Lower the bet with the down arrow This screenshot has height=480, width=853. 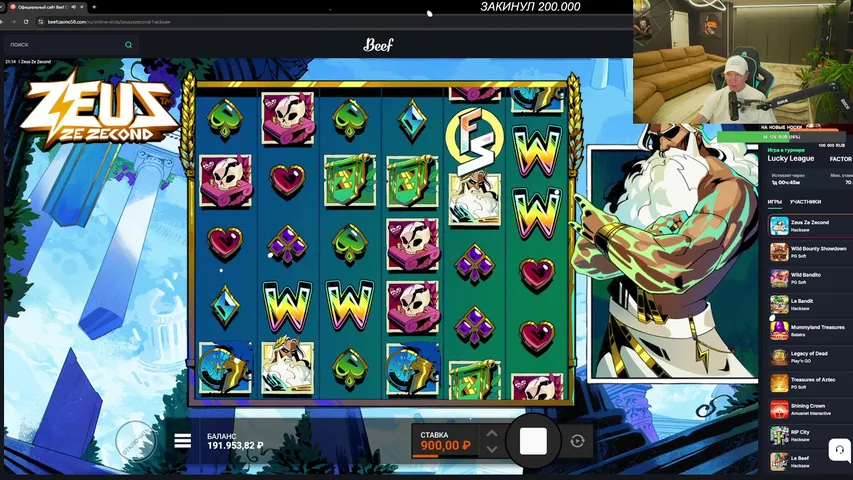491,449
